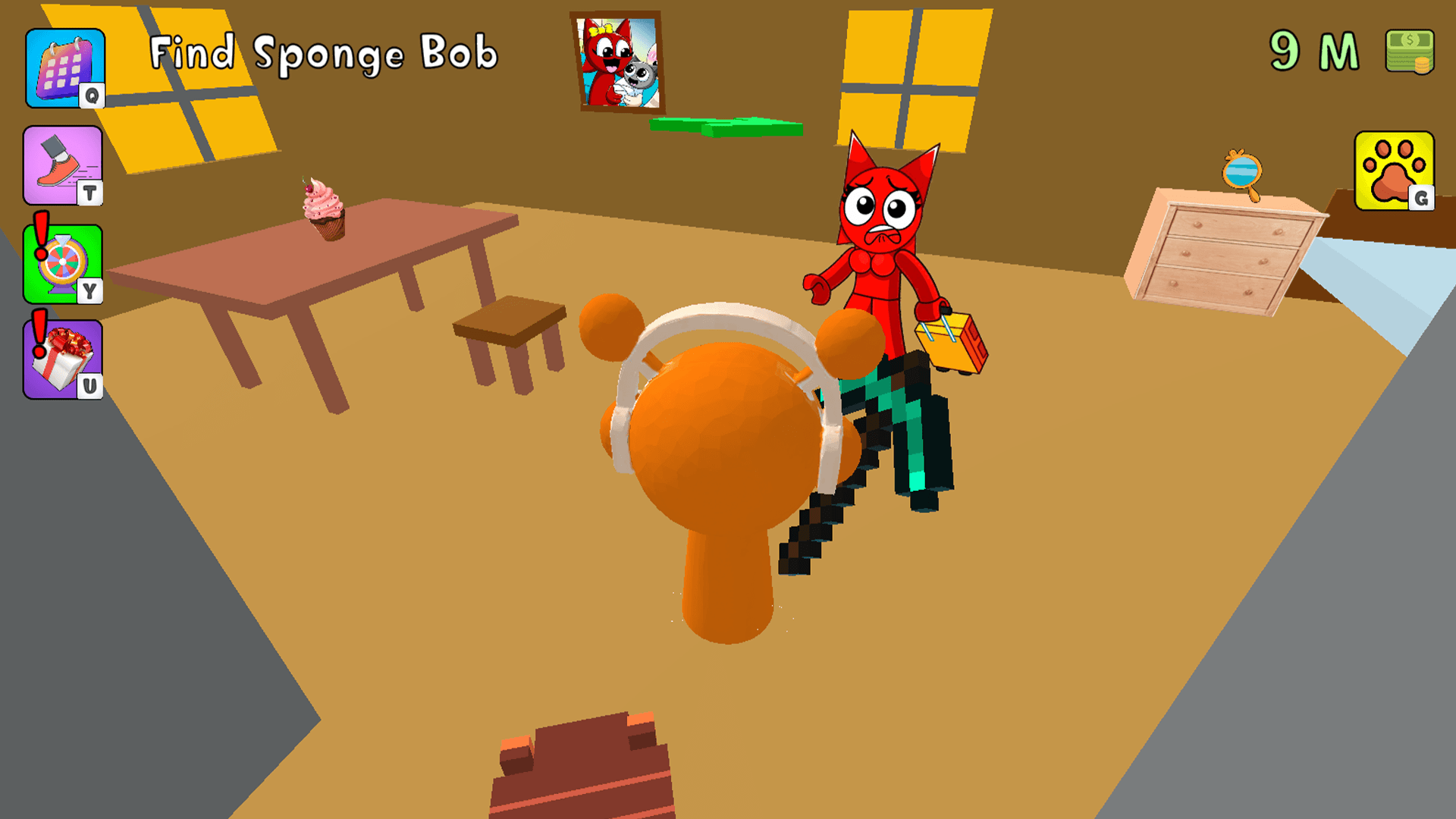Click the red cat character
This screenshot has height=819, width=1456.
point(880,227)
